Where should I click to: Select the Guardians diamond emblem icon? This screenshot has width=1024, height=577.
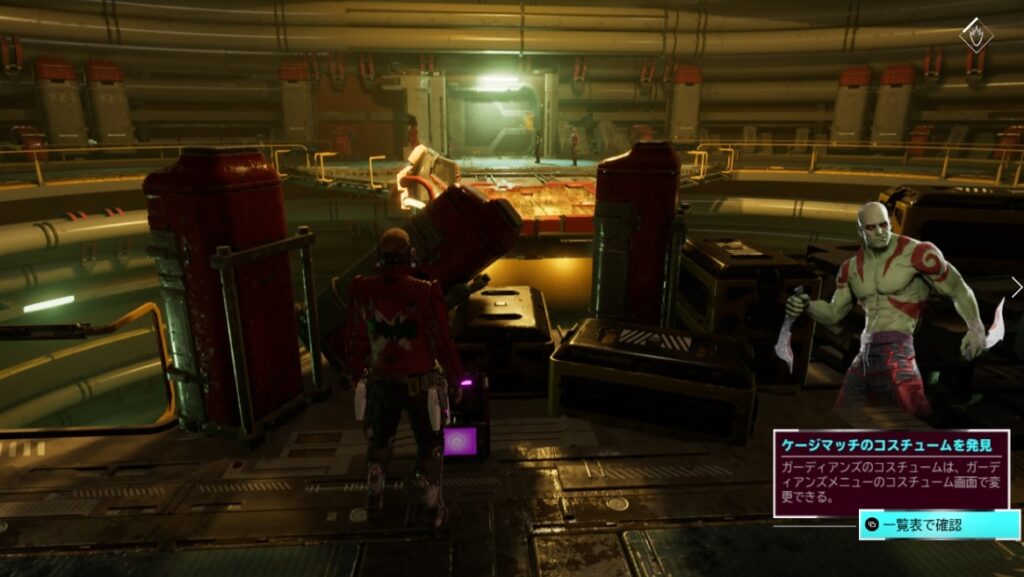click(976, 37)
